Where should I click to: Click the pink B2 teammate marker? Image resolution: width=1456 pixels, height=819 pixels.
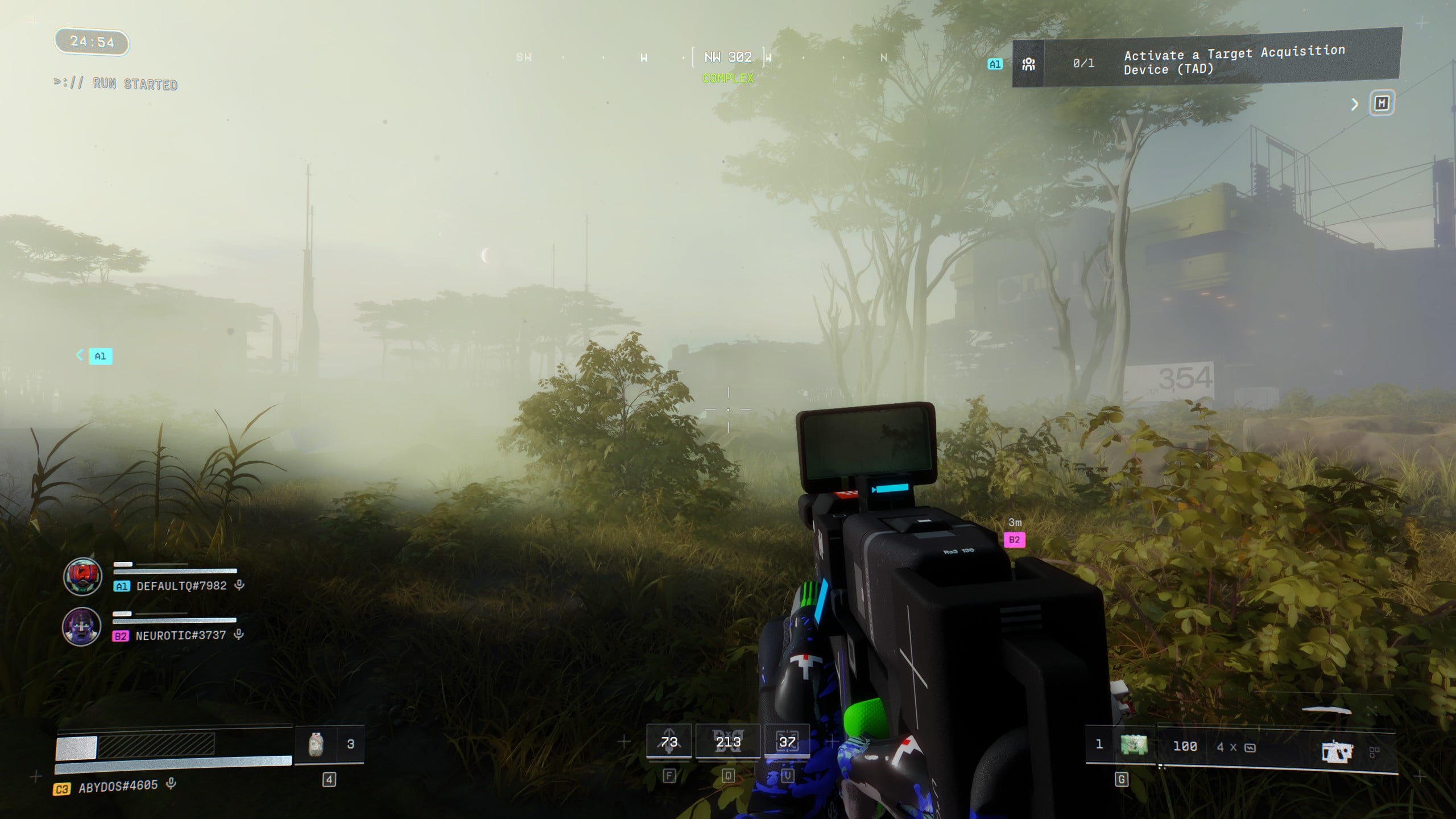1014,540
